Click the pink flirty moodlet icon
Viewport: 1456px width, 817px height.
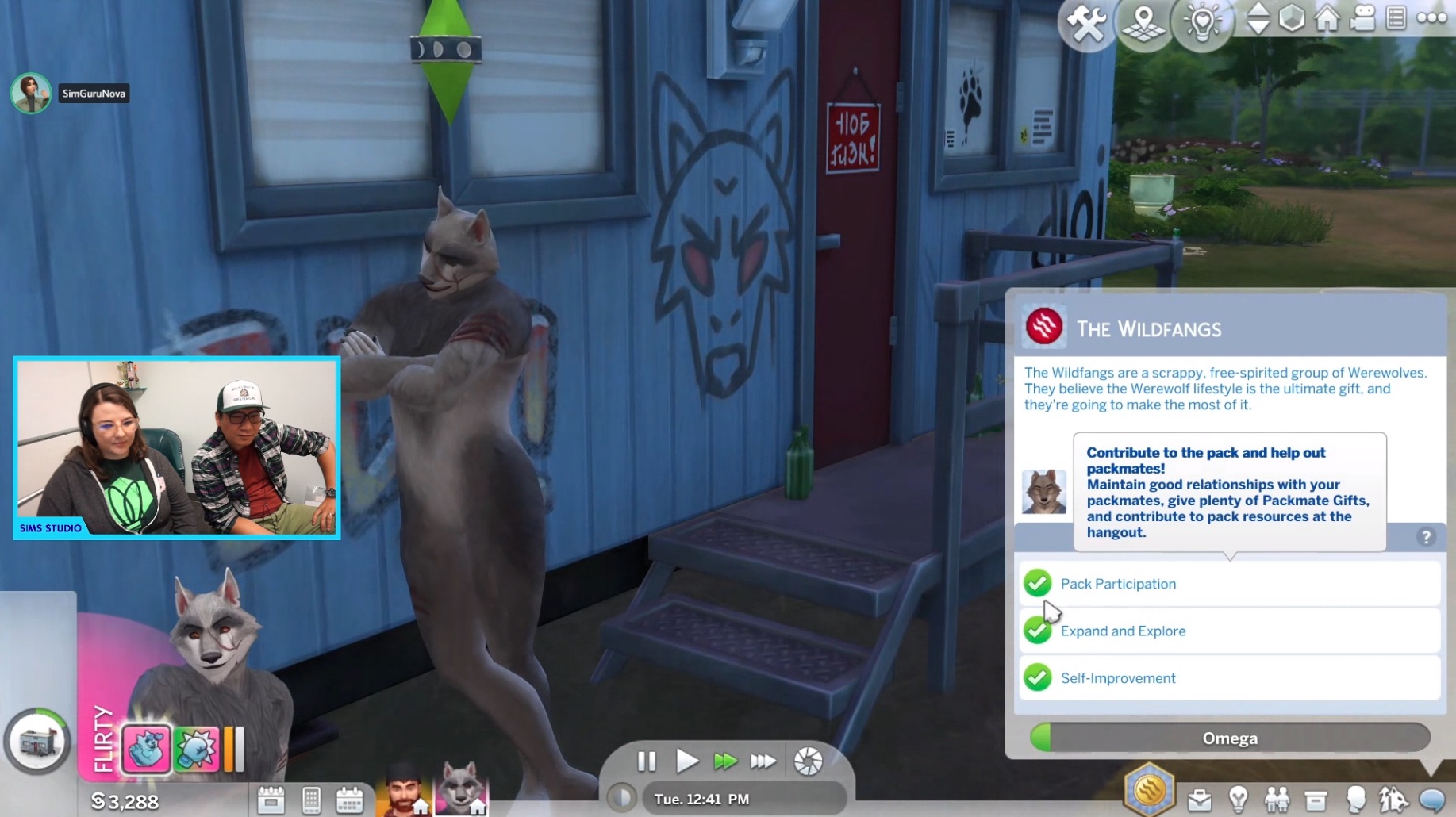tap(146, 749)
